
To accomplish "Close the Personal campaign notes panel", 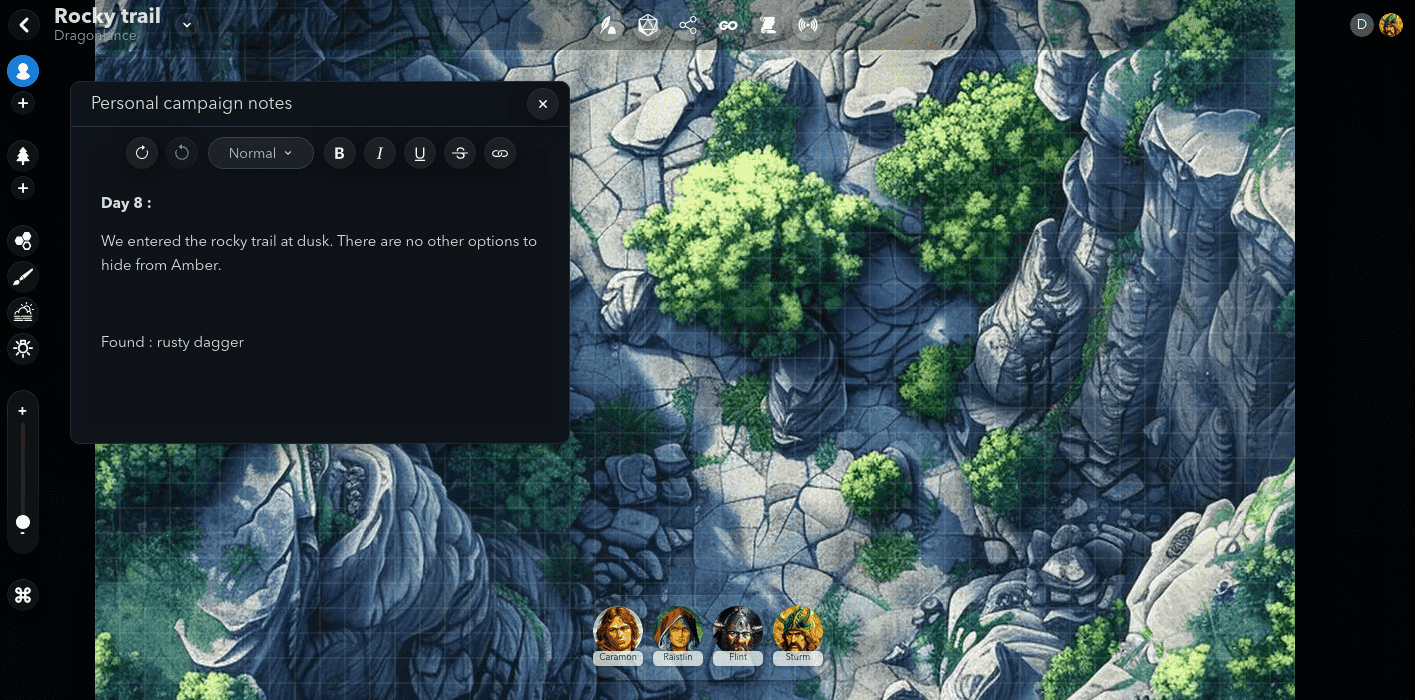I will 542,104.
